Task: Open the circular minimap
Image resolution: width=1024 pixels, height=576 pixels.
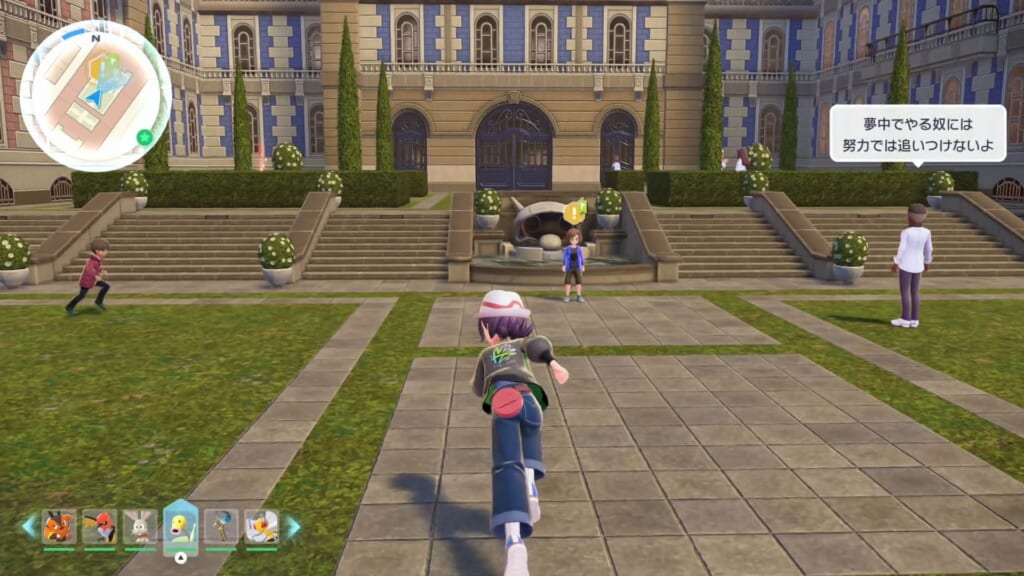Action: pyautogui.click(x=95, y=95)
